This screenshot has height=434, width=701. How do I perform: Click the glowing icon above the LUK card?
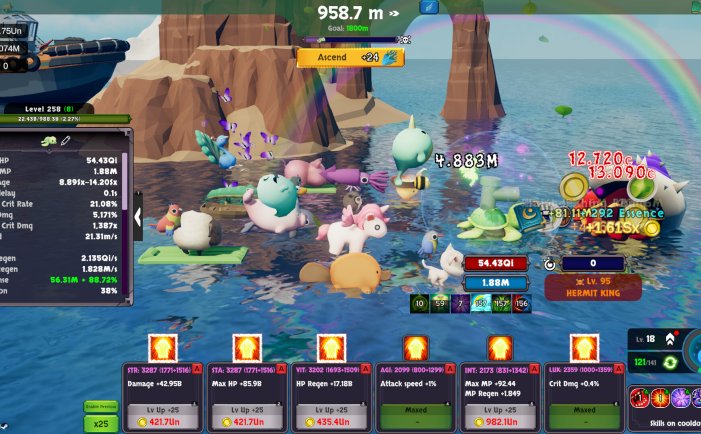pyautogui.click(x=583, y=347)
